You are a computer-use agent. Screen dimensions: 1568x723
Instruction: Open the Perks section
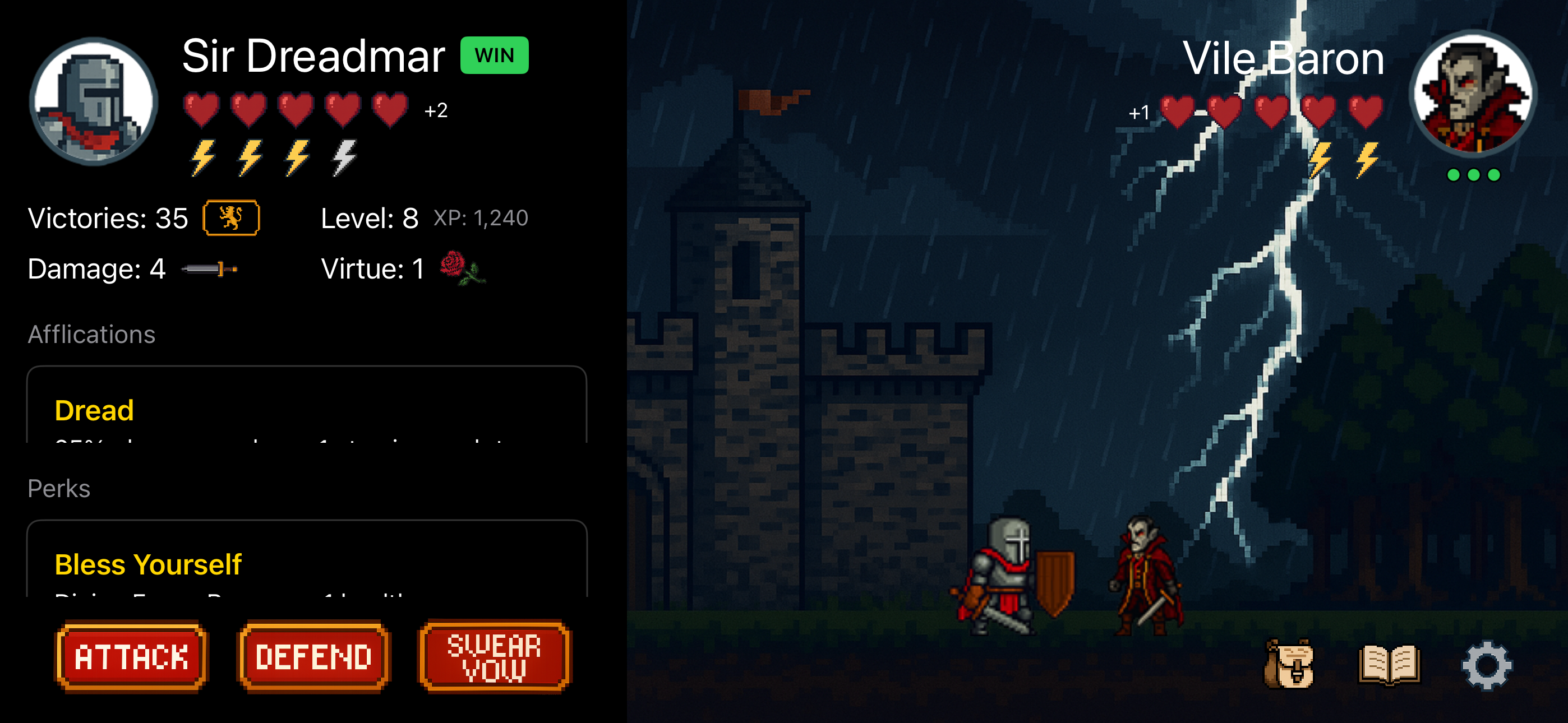click(x=58, y=487)
